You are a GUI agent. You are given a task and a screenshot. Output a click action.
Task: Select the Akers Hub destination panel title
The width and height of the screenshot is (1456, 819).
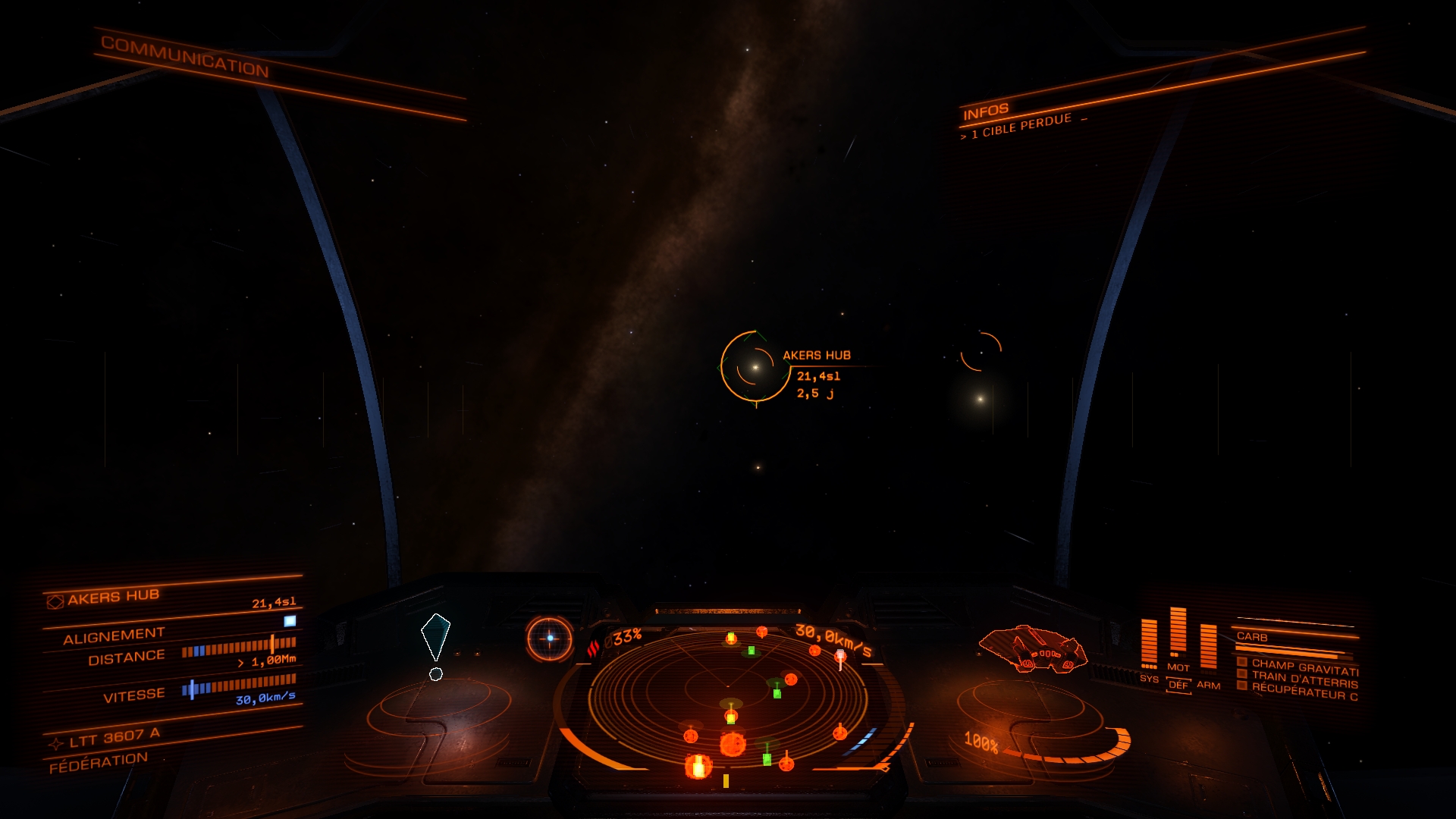tap(112, 598)
